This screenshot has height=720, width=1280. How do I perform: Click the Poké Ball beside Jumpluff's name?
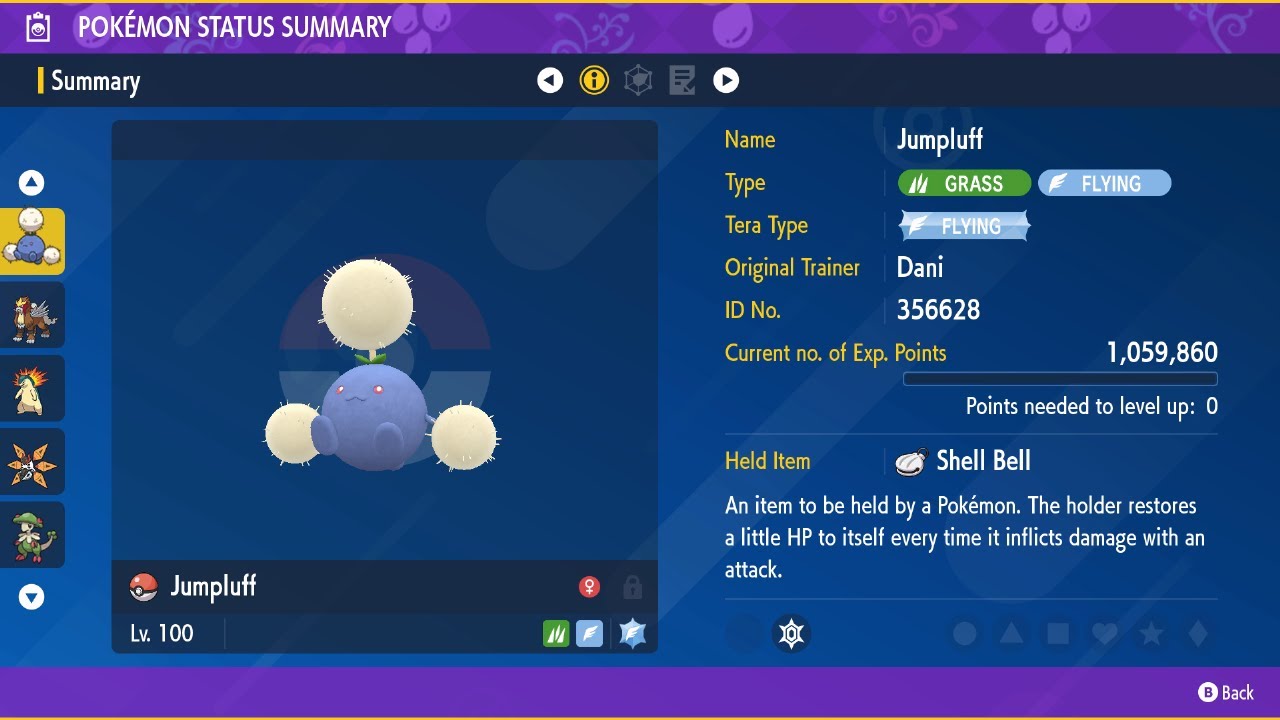(x=143, y=587)
